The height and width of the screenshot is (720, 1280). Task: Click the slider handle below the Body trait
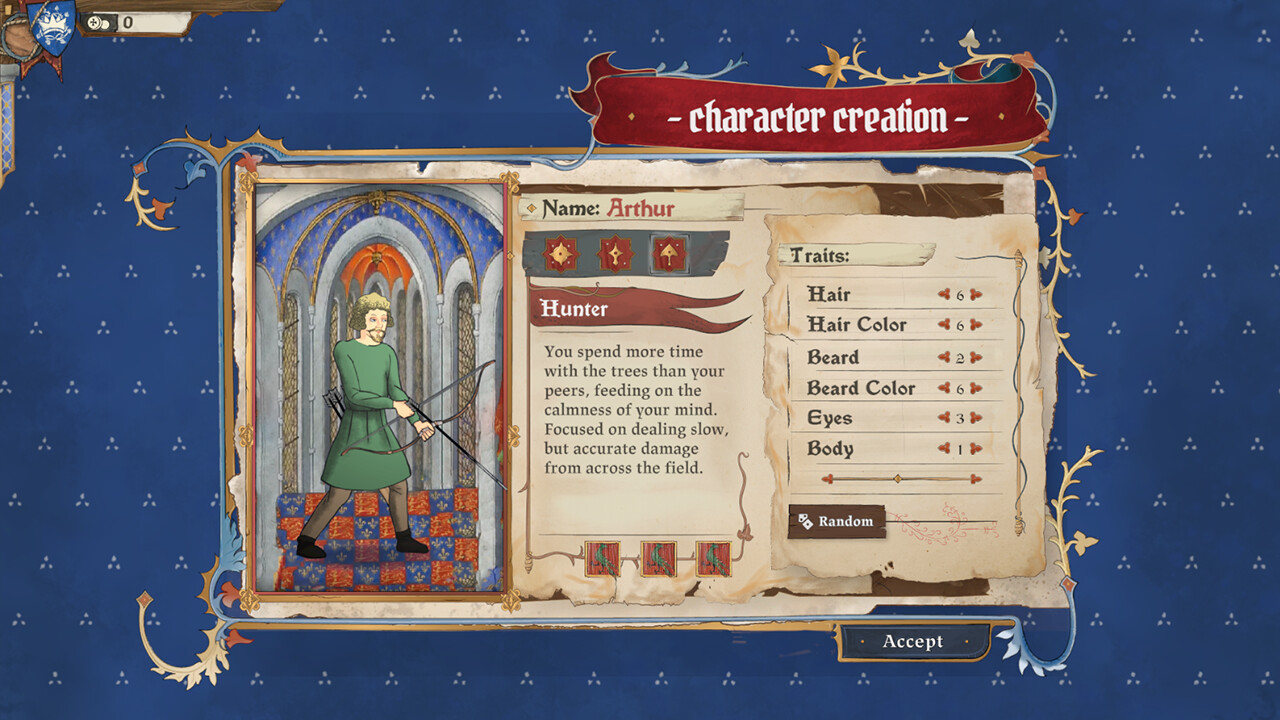tap(900, 478)
